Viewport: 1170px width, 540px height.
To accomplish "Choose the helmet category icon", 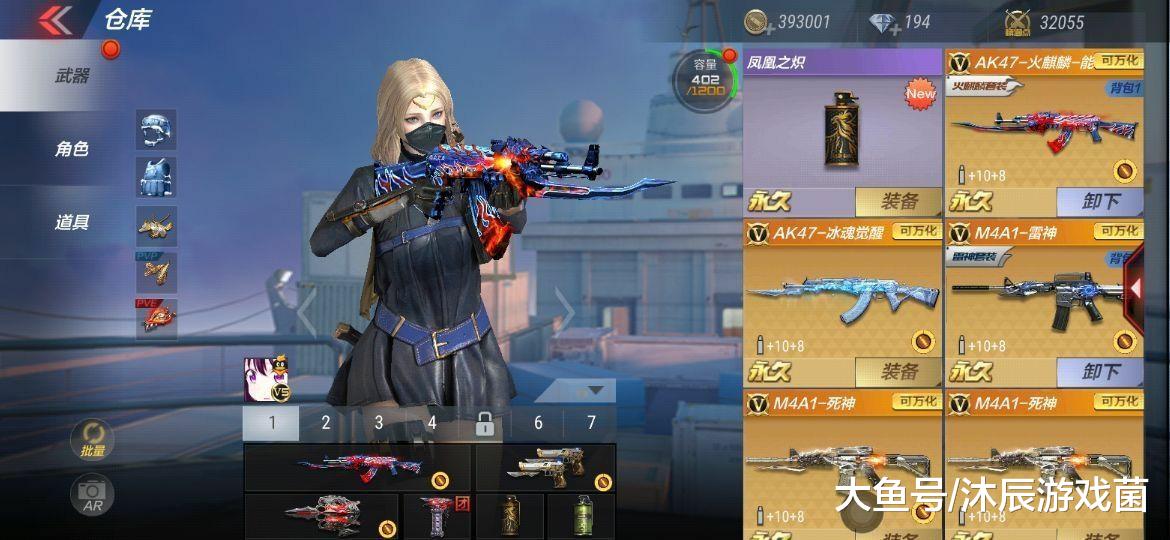I will [x=156, y=130].
